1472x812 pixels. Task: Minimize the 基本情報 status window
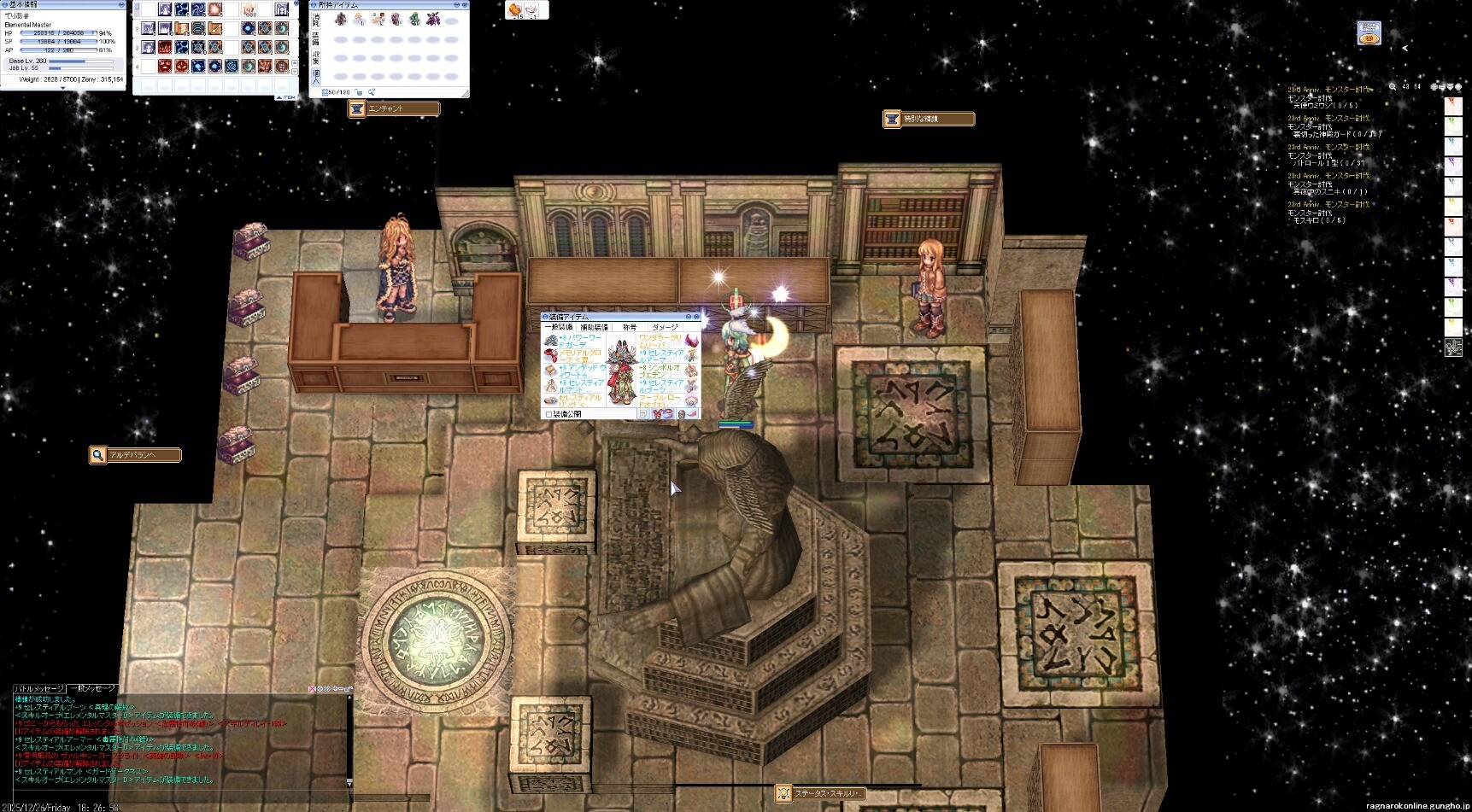point(121,5)
